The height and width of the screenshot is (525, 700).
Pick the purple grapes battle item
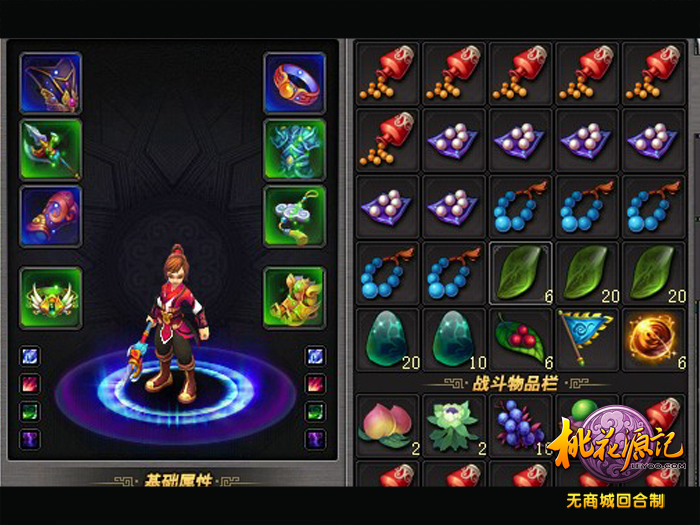point(521,422)
